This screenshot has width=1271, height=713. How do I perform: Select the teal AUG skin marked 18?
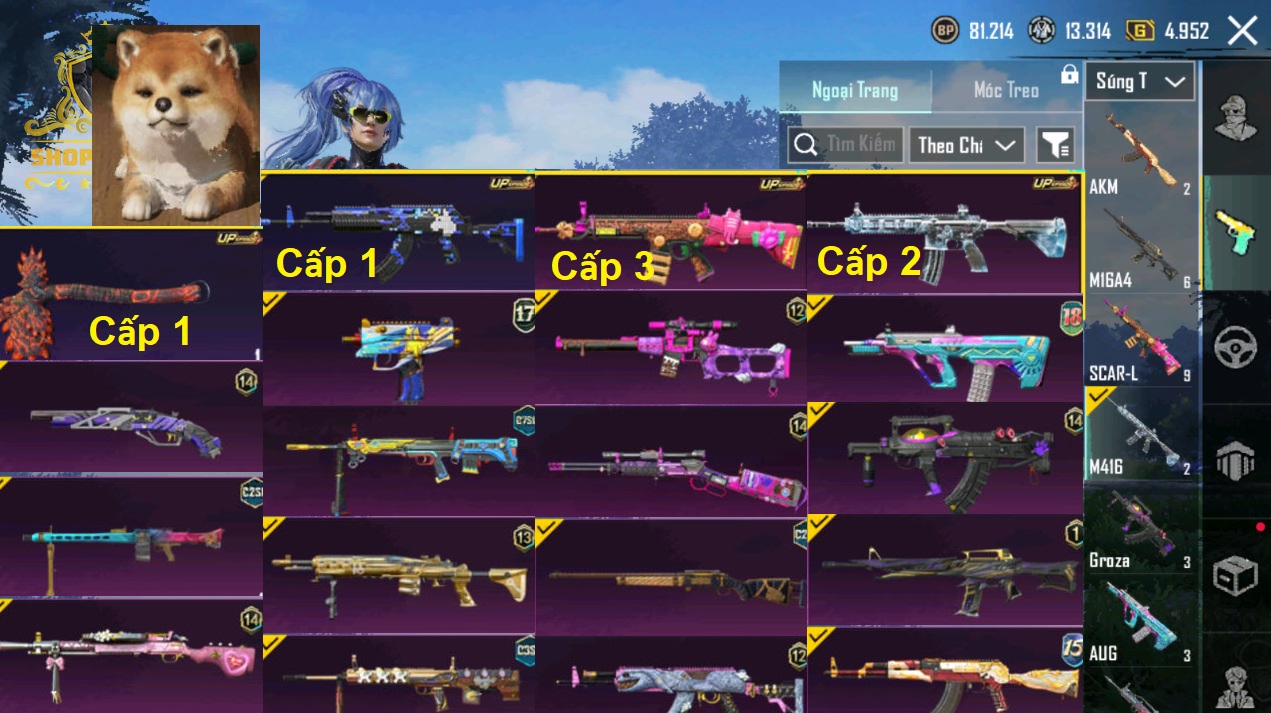click(x=944, y=348)
